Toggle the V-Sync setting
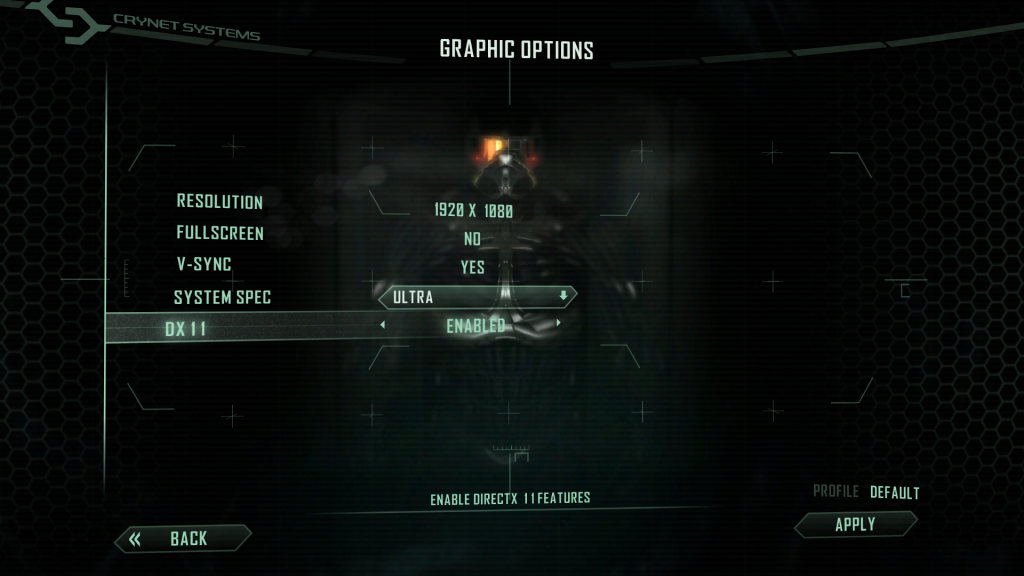The width and height of the screenshot is (1024, 576). coord(472,267)
